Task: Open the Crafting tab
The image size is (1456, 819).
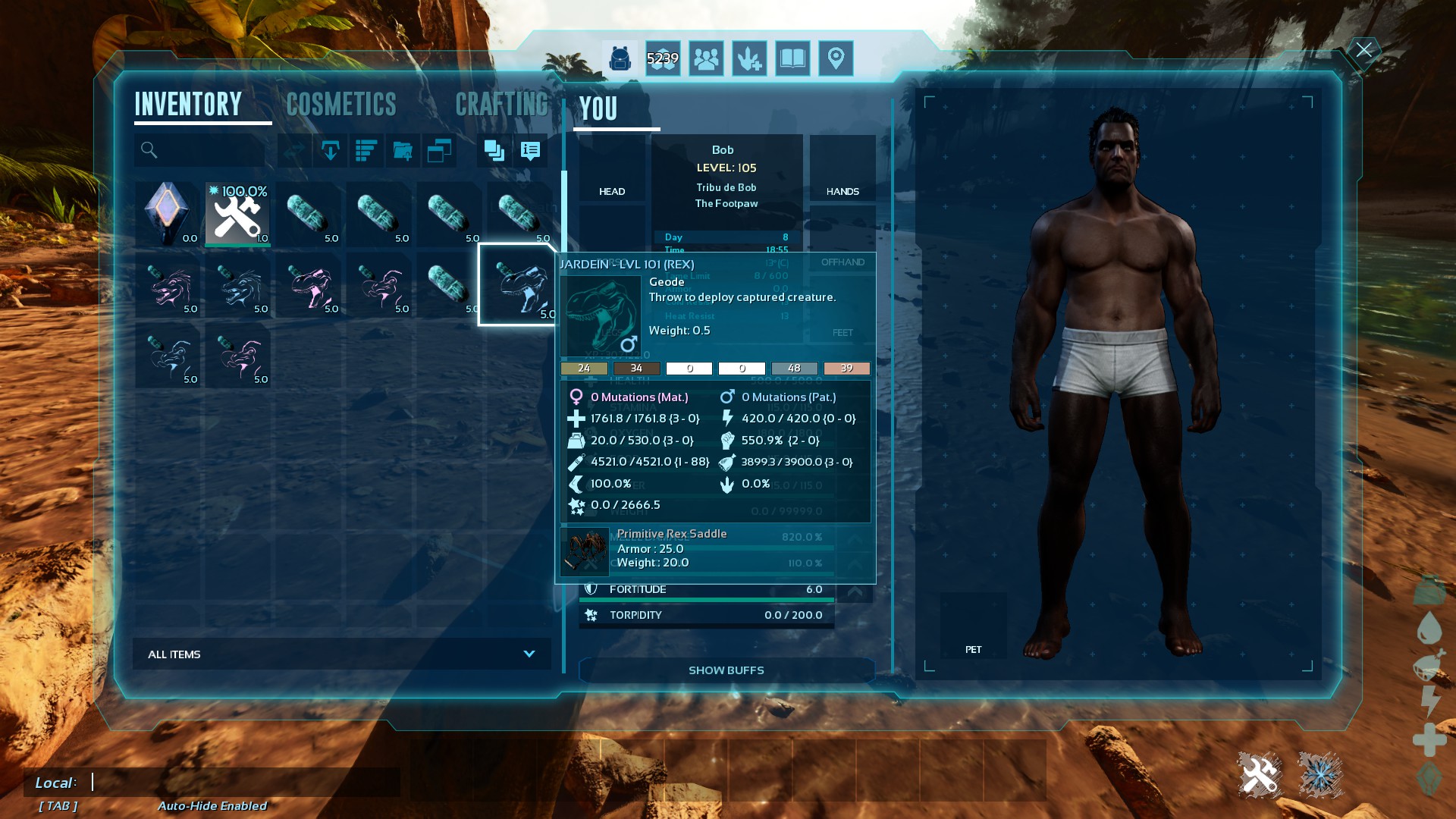Action: (x=501, y=105)
